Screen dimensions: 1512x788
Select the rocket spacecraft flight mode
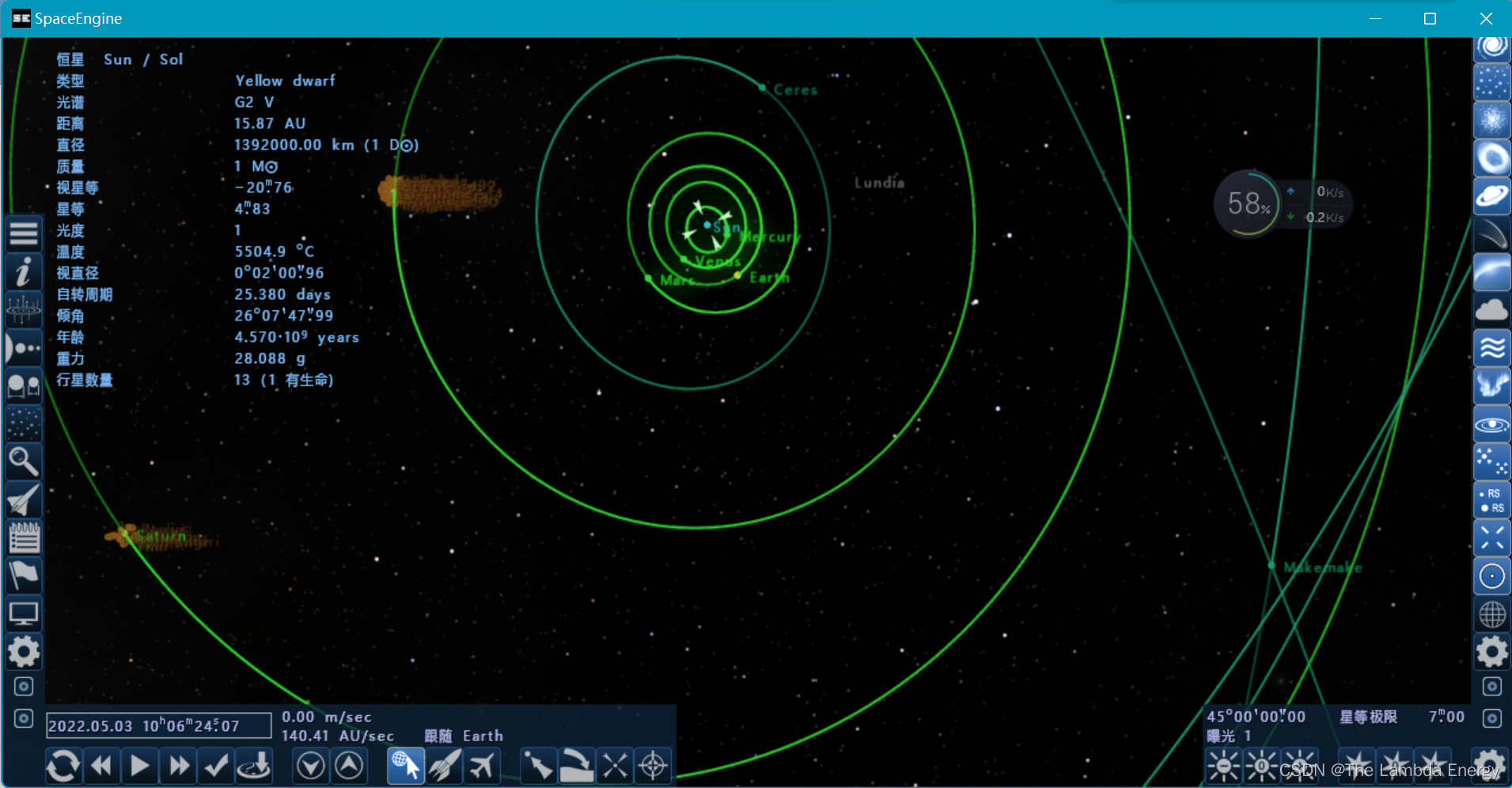[444, 766]
